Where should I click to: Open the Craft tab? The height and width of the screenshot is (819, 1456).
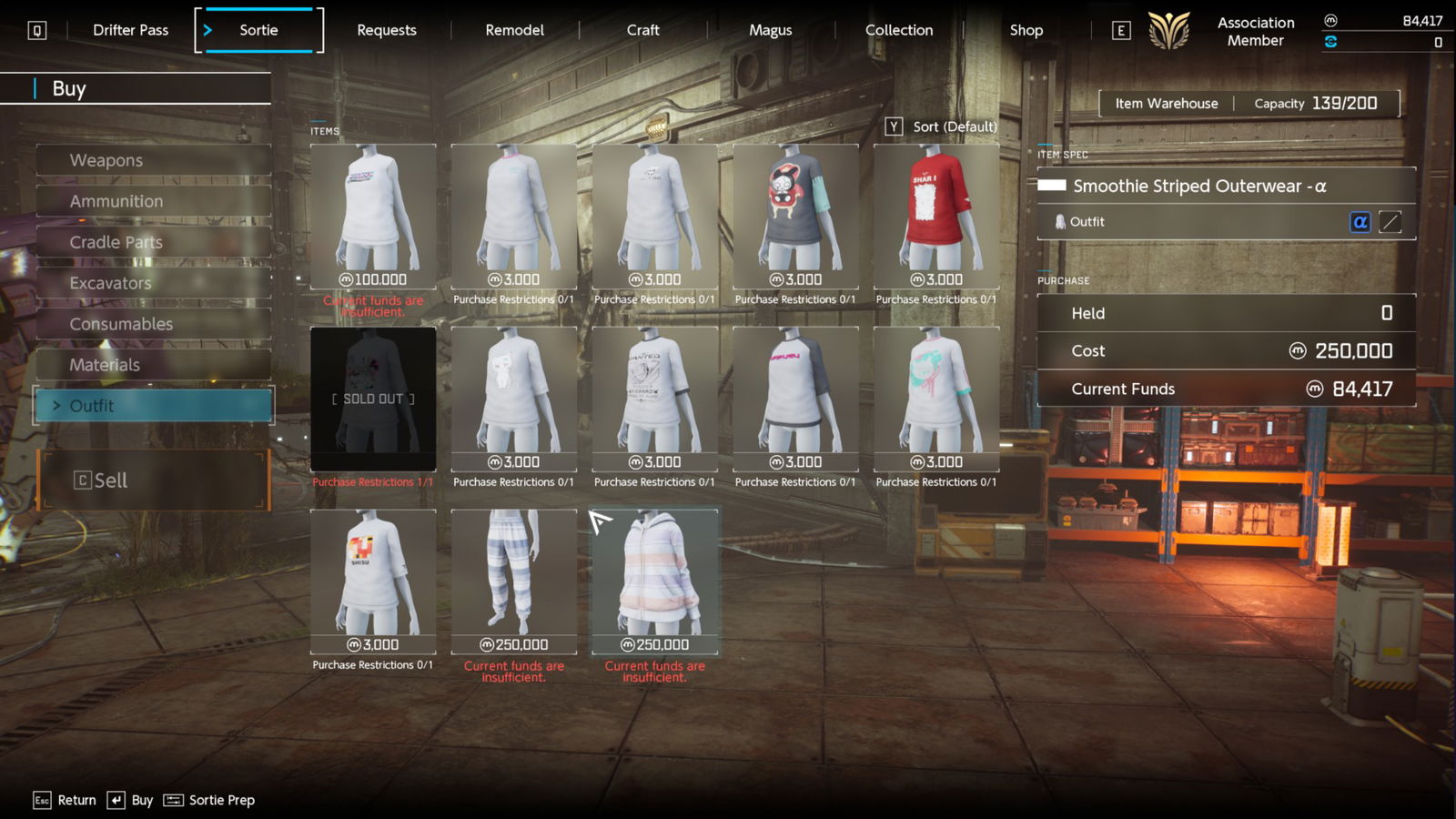pos(642,30)
